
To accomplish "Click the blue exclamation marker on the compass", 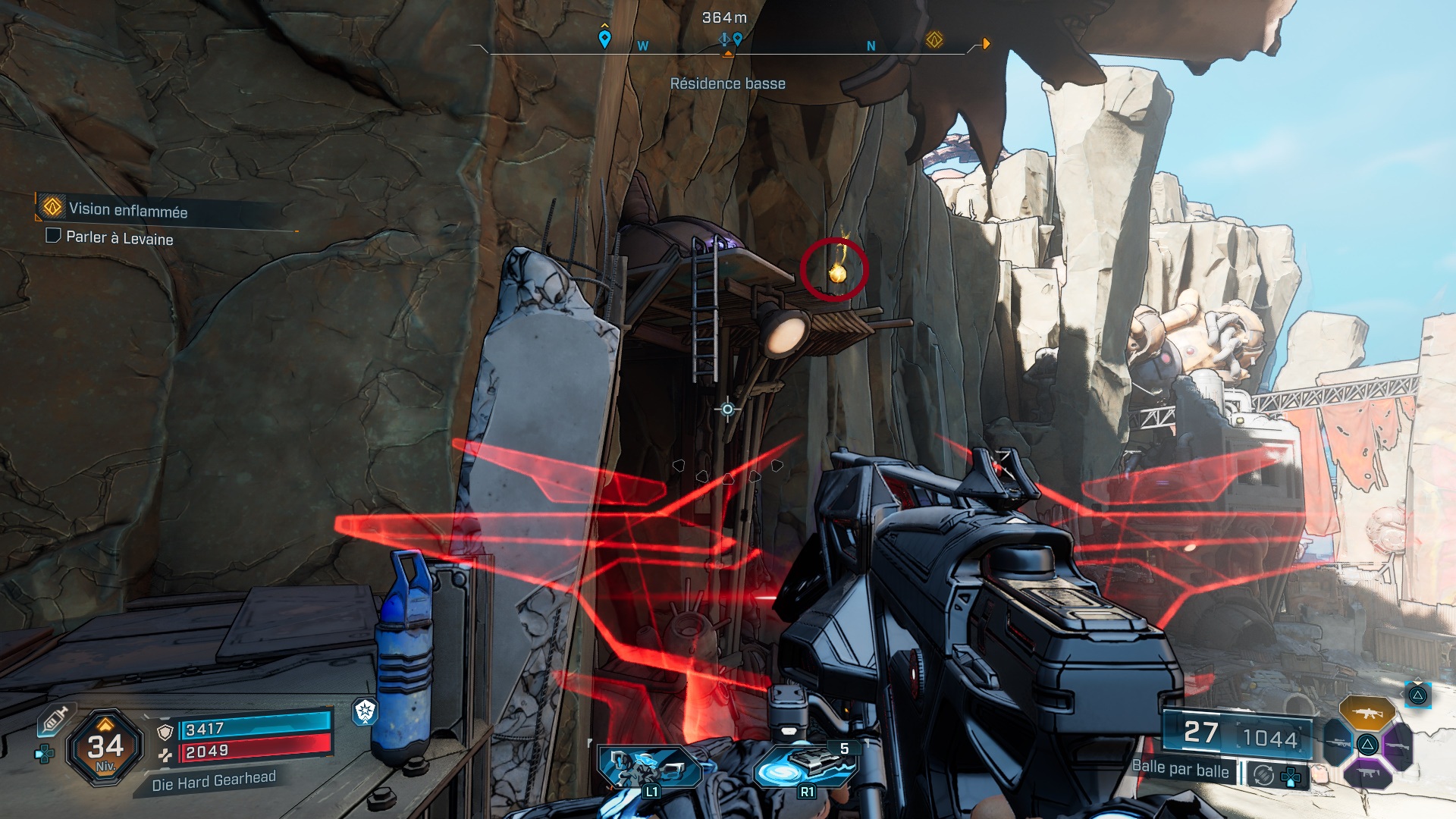I will [x=725, y=39].
